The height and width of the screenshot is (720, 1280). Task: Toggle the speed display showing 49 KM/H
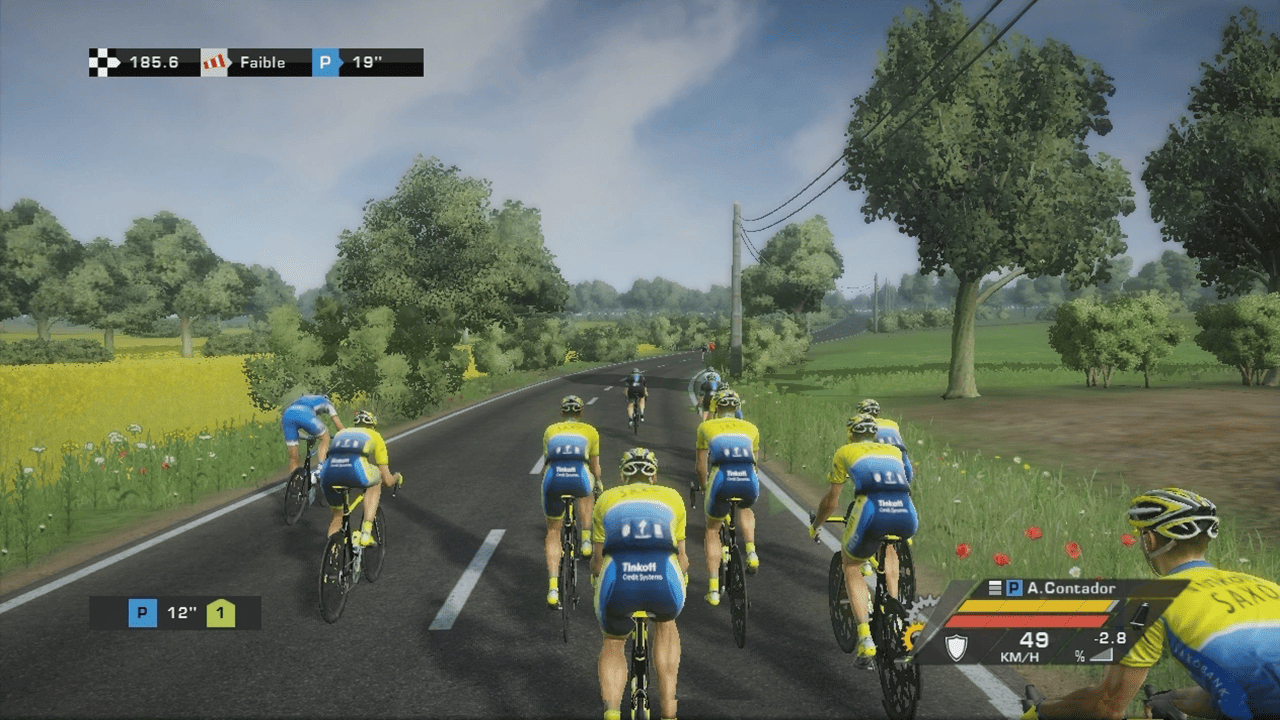coord(1027,648)
